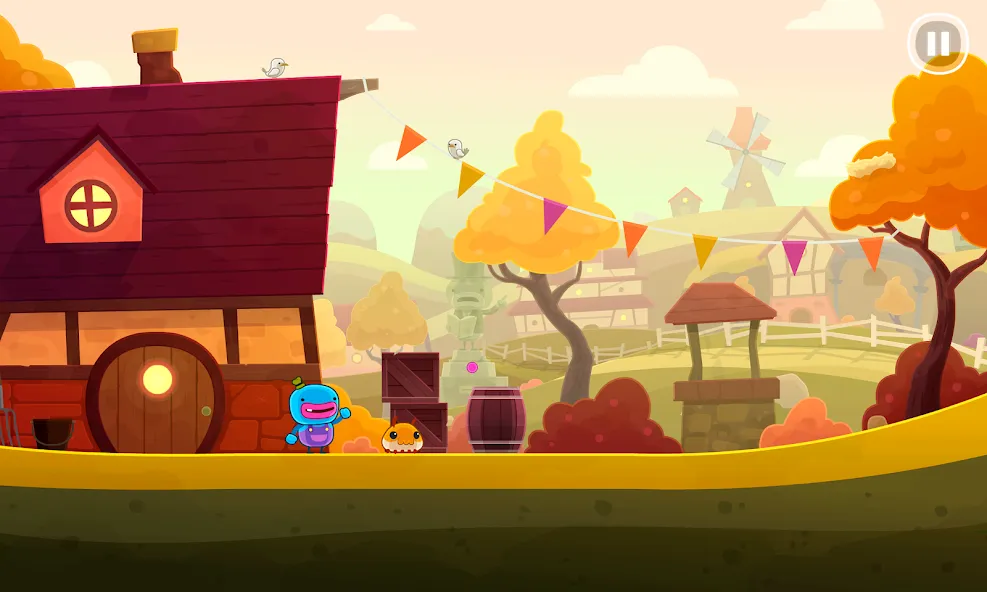Pause the game with the pause button

tap(937, 43)
